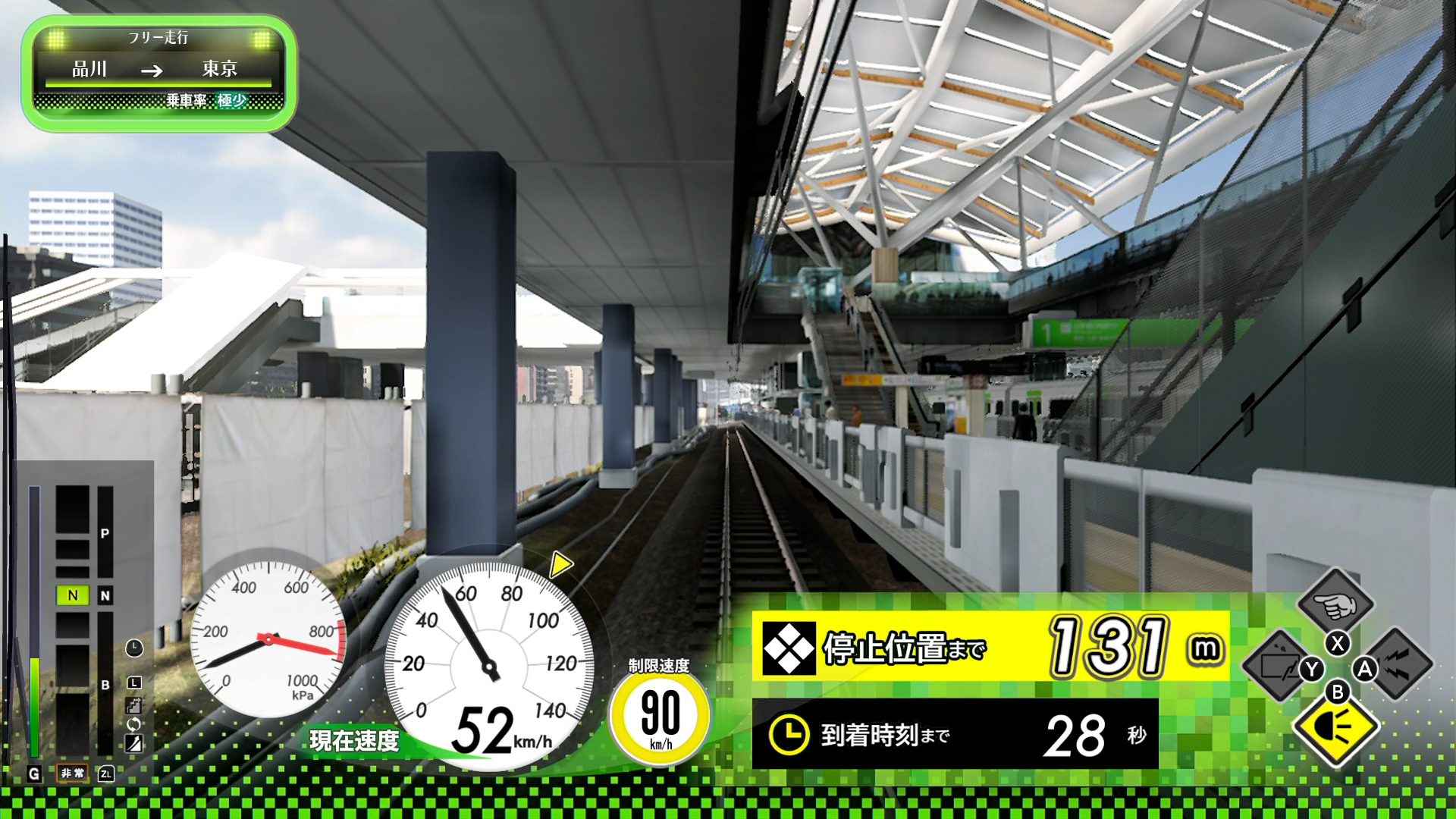This screenshot has width=1456, height=819.
Task: Click the staircase gradient icon
Action: [x=133, y=705]
